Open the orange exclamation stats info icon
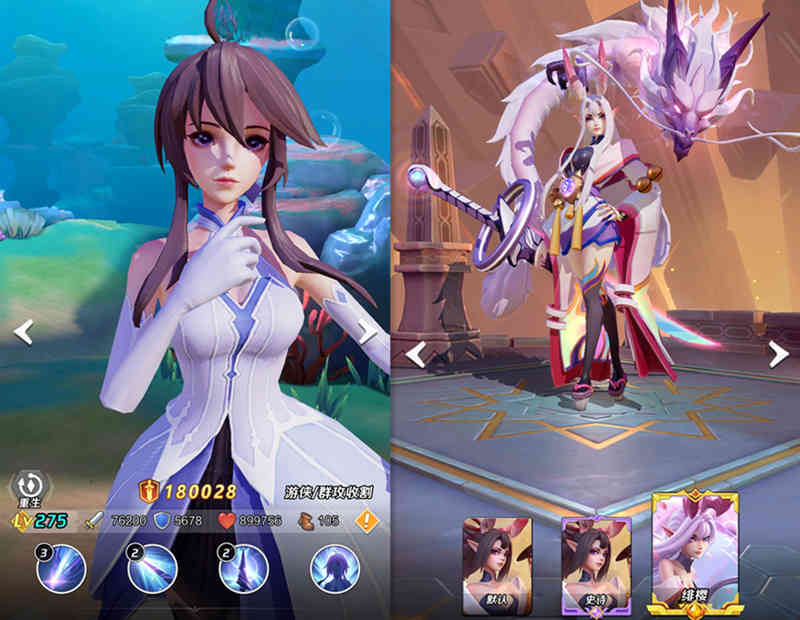The image size is (800, 620). 367,520
